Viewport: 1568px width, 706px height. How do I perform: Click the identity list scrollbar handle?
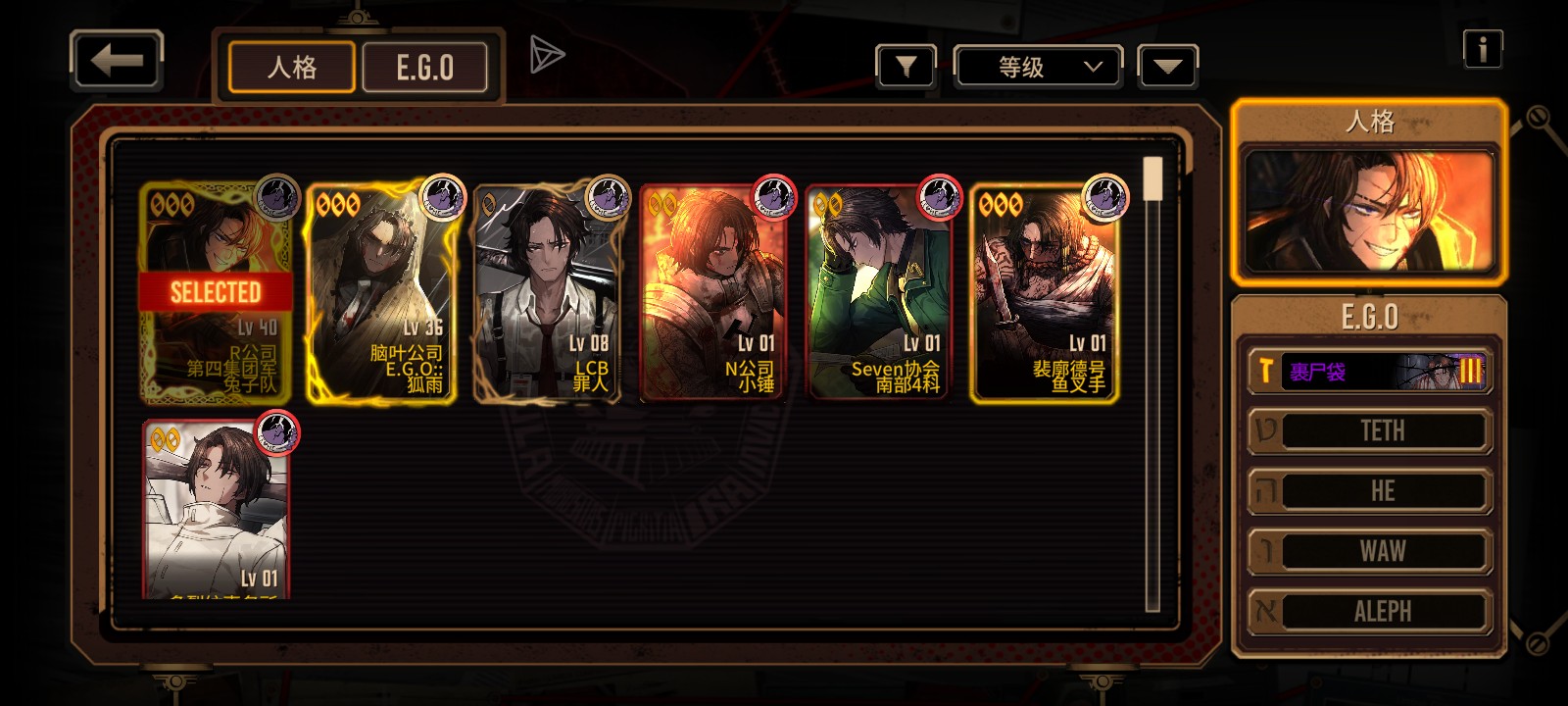pyautogui.click(x=1153, y=178)
